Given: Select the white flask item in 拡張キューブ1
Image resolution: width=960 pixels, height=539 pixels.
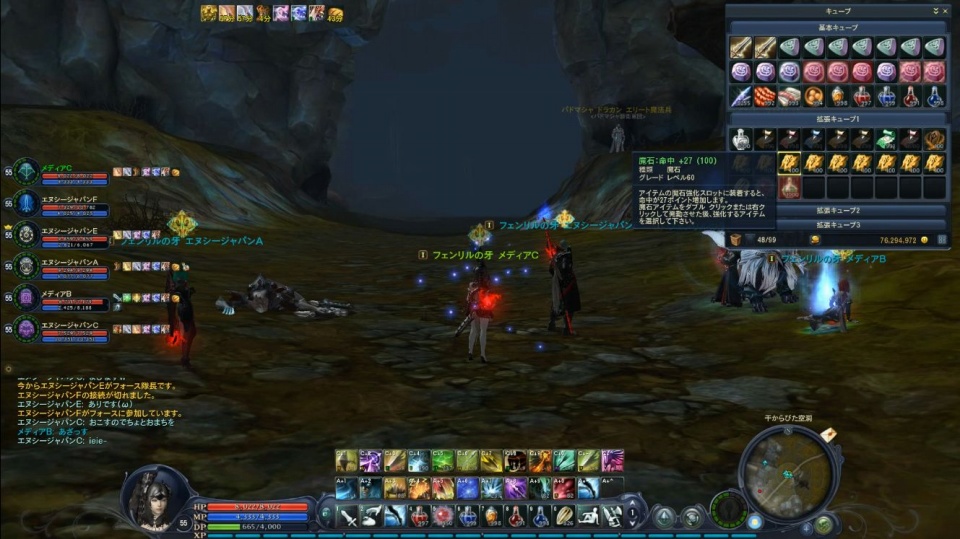Looking at the screenshot, I should [x=740, y=139].
